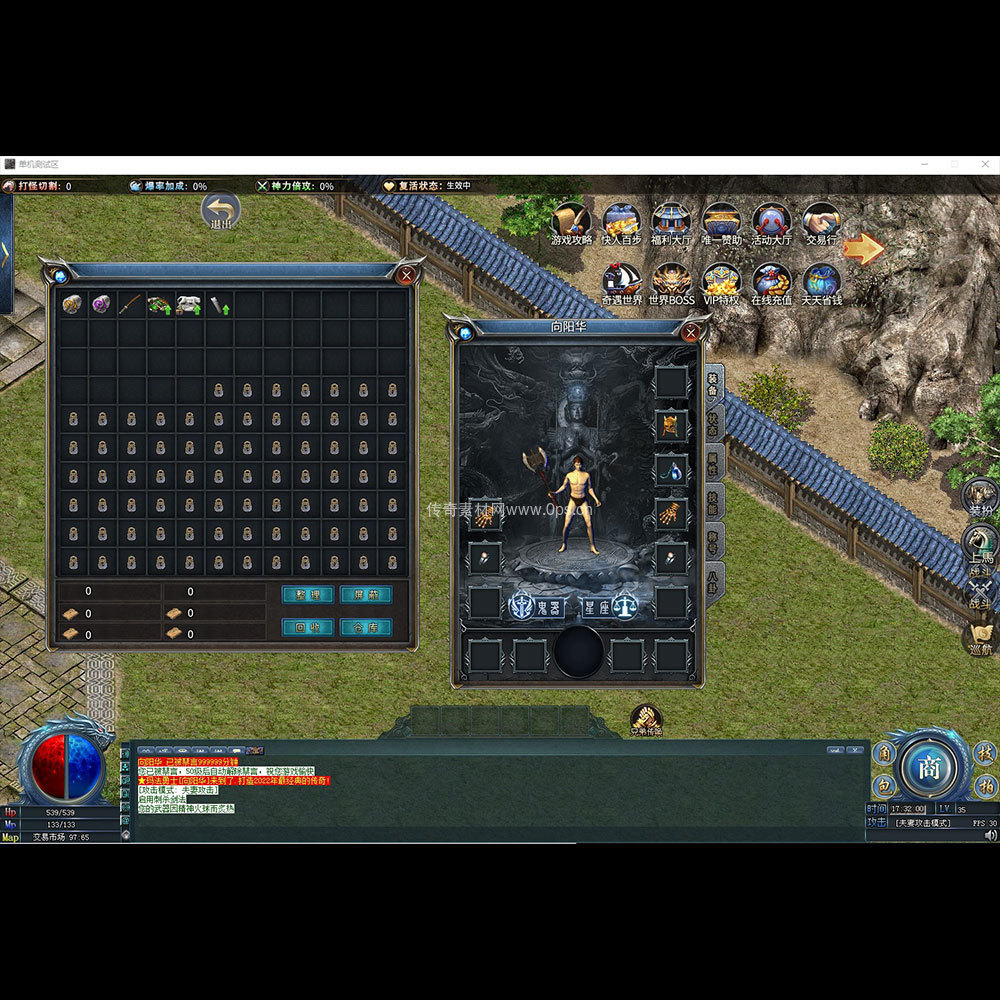
Task: Select the 屏蔽 button in the bag
Action: click(365, 594)
